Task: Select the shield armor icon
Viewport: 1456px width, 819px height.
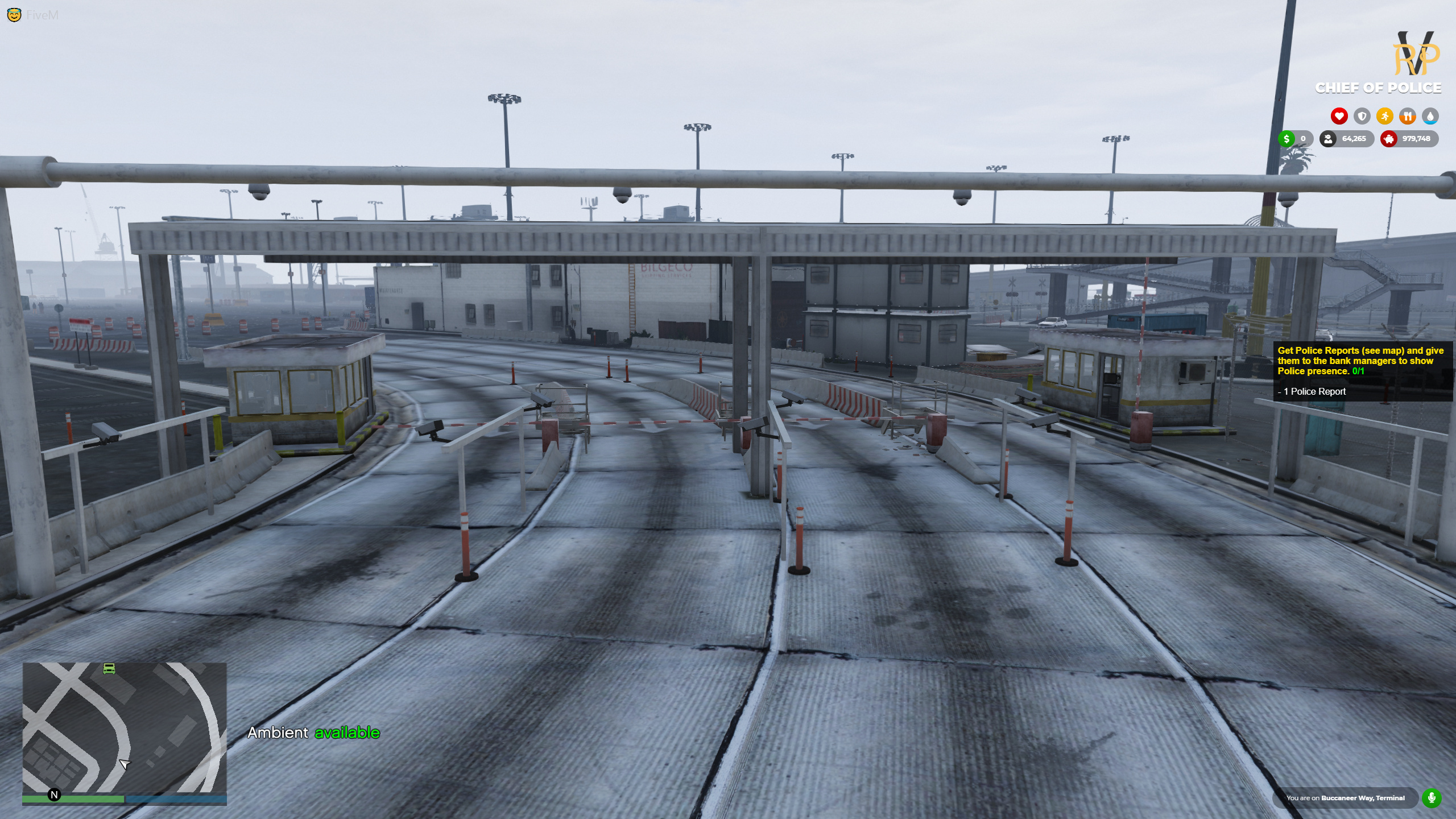Action: click(1362, 117)
